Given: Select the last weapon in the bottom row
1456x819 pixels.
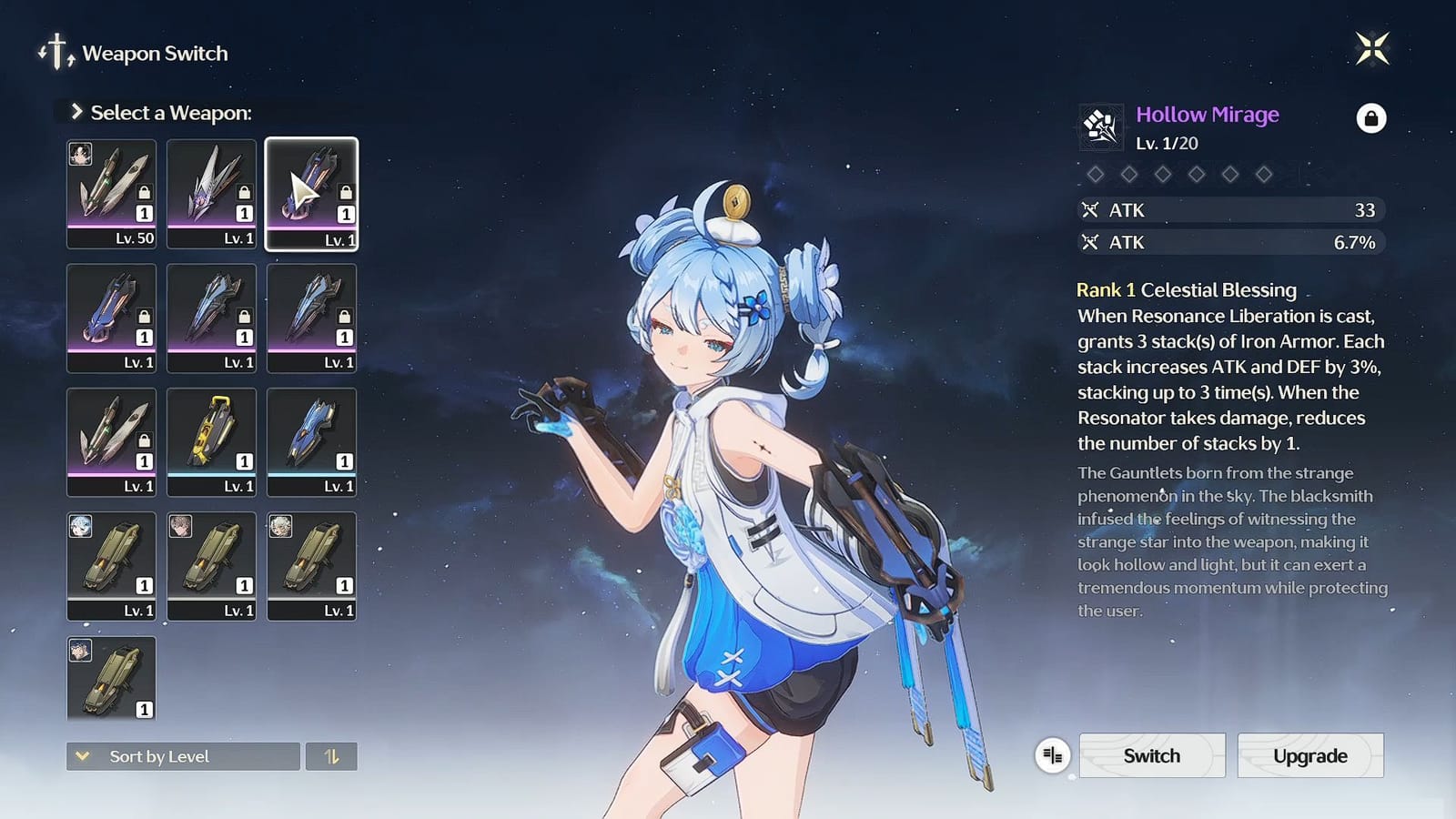Looking at the screenshot, I should click(111, 681).
